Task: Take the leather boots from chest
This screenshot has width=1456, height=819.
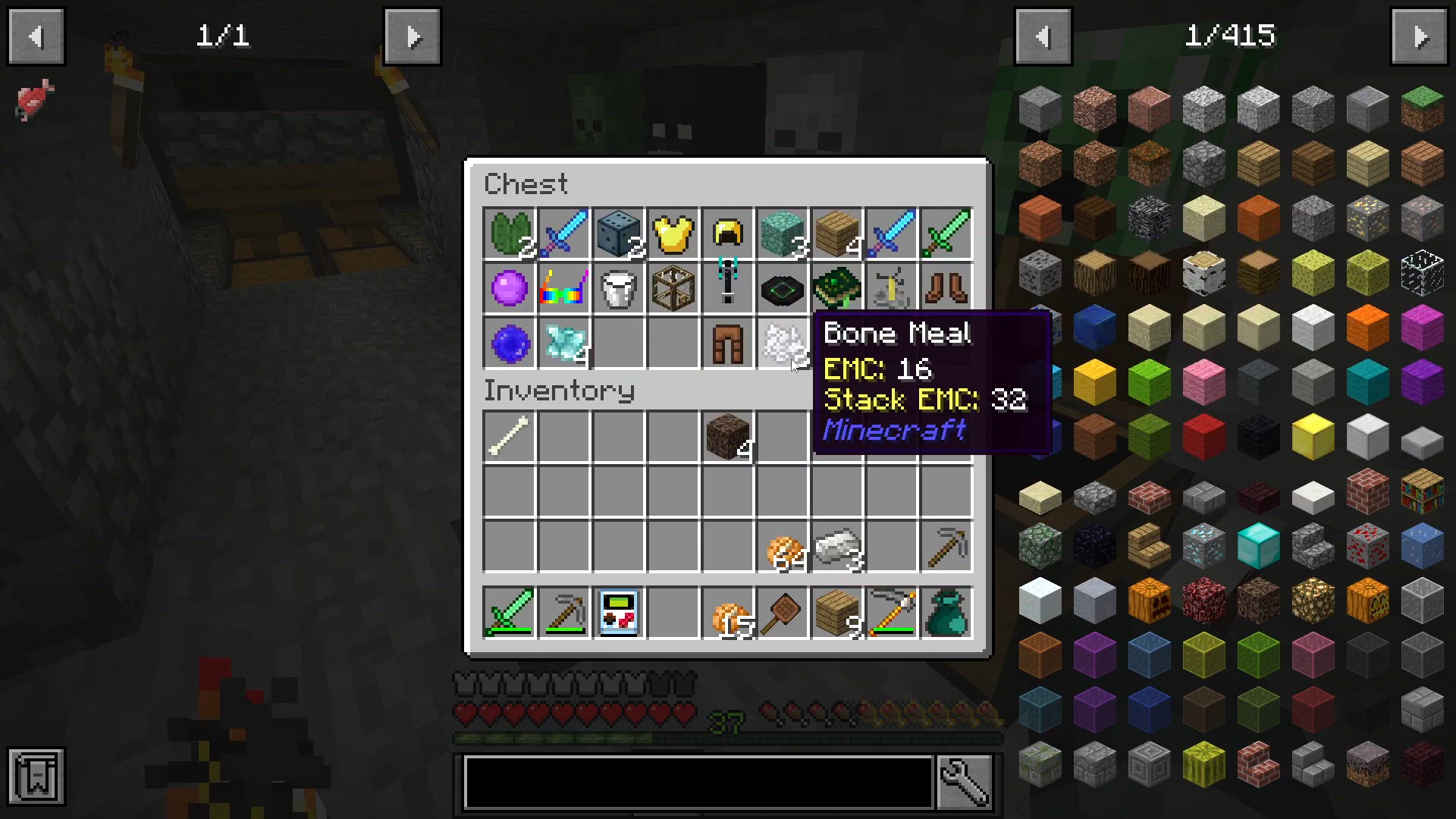Action: click(946, 288)
